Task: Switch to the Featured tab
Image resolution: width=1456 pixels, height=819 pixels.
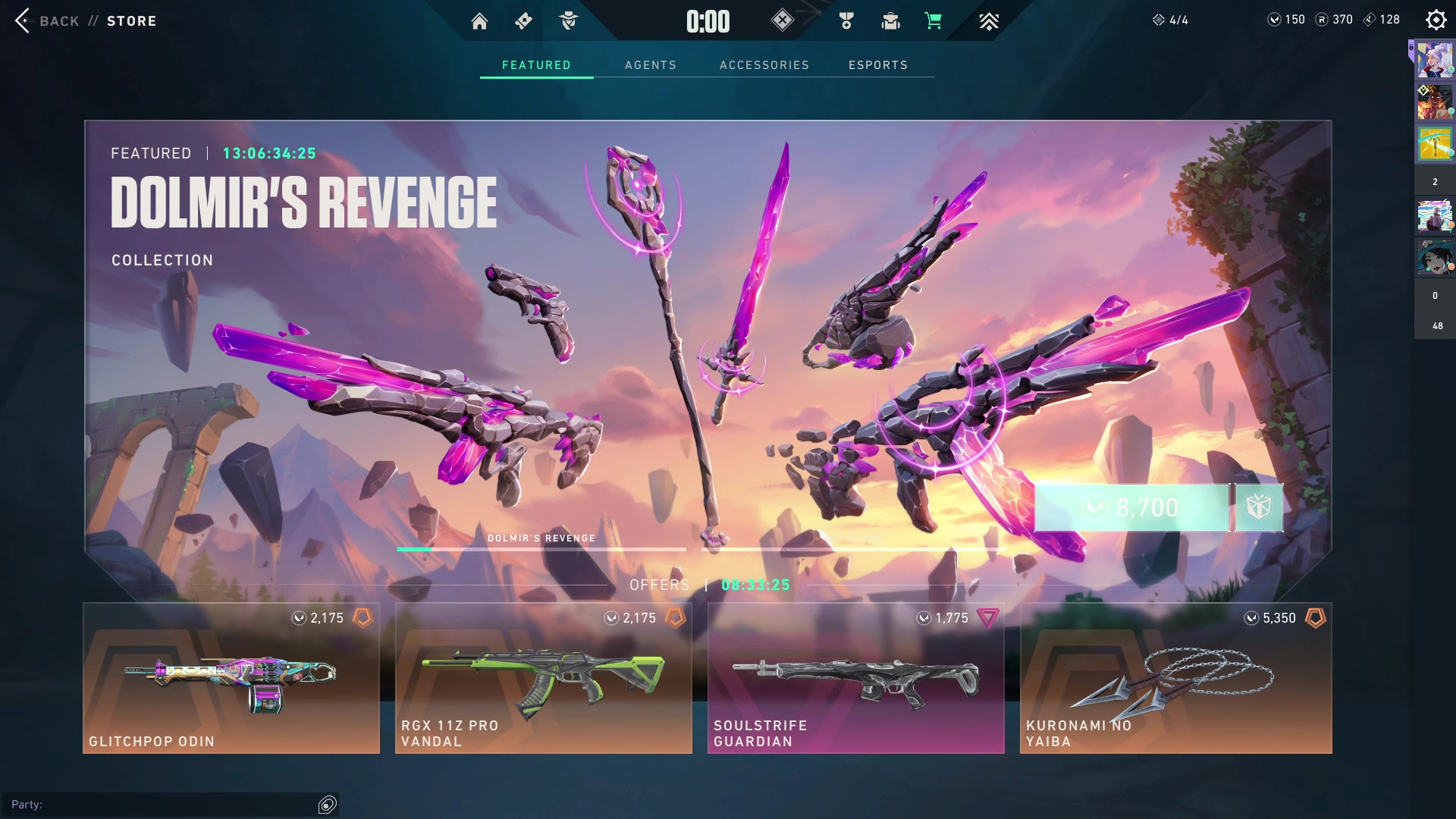Action: [536, 65]
